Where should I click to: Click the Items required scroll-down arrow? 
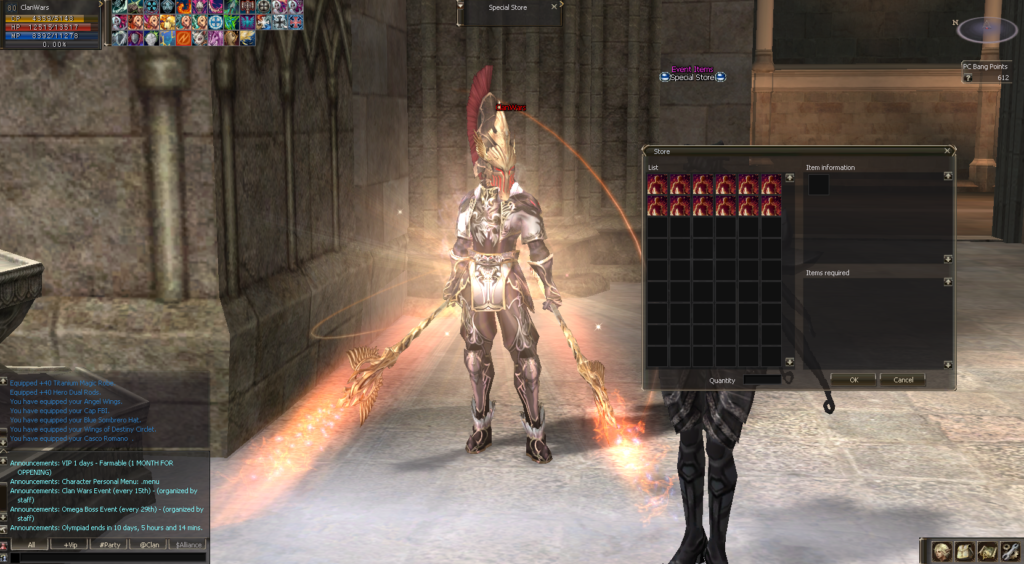(x=947, y=362)
